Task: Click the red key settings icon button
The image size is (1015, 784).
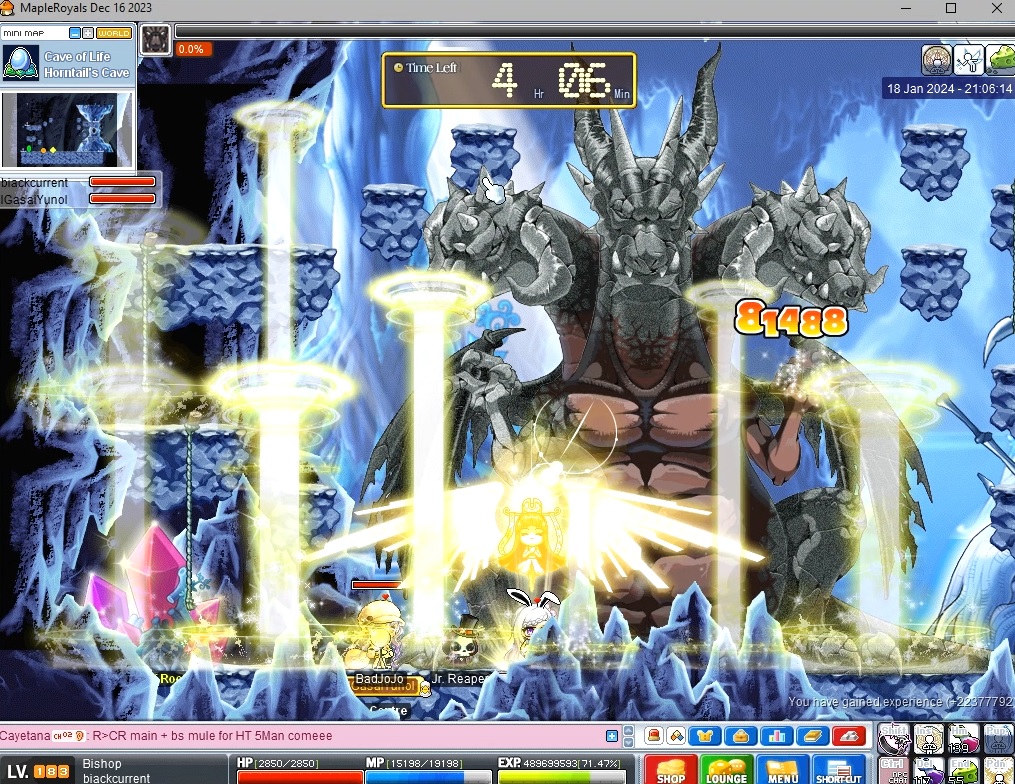Action: pyautogui.click(x=850, y=737)
